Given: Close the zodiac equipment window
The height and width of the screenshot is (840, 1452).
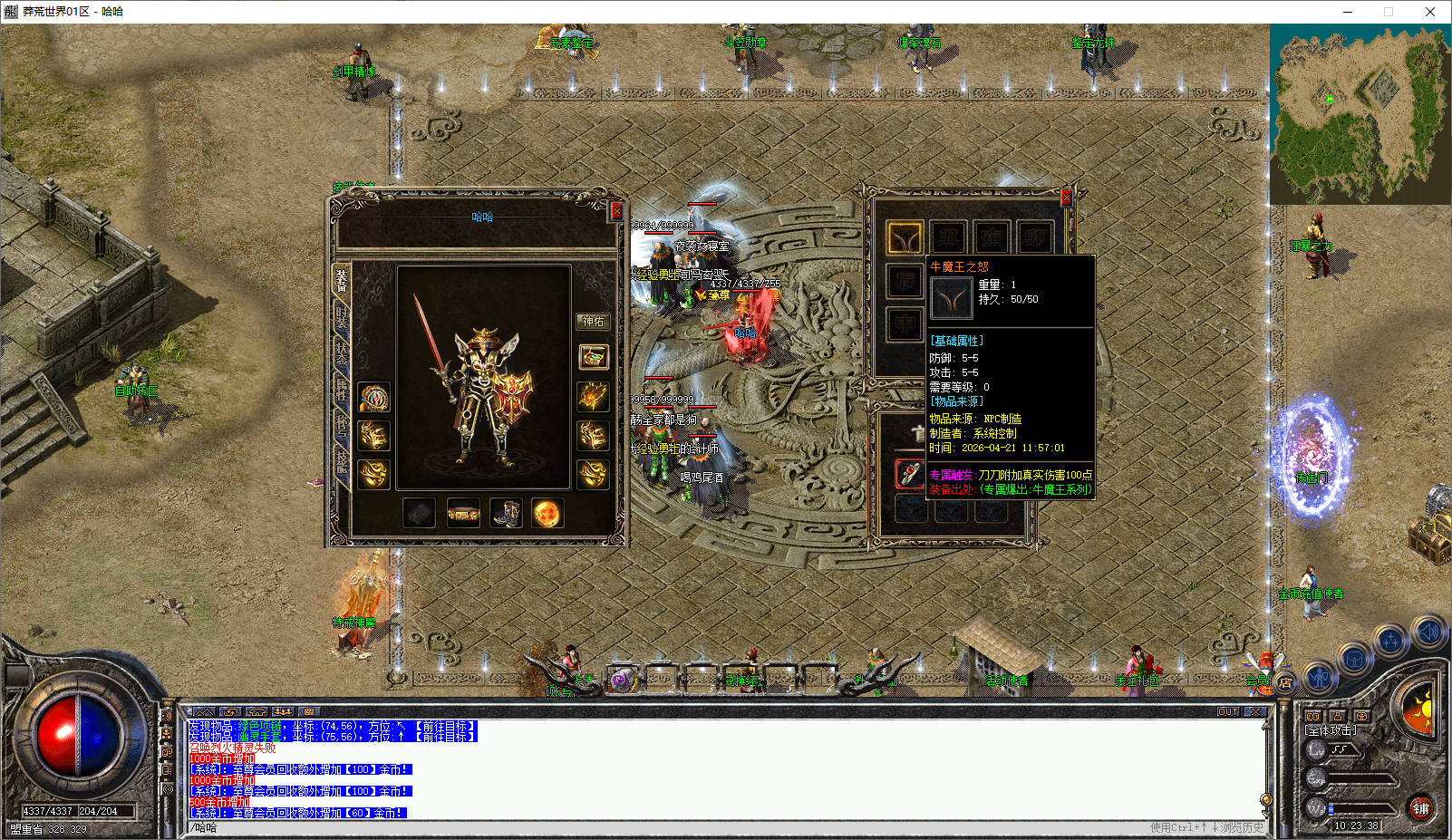Looking at the screenshot, I should click(1066, 197).
